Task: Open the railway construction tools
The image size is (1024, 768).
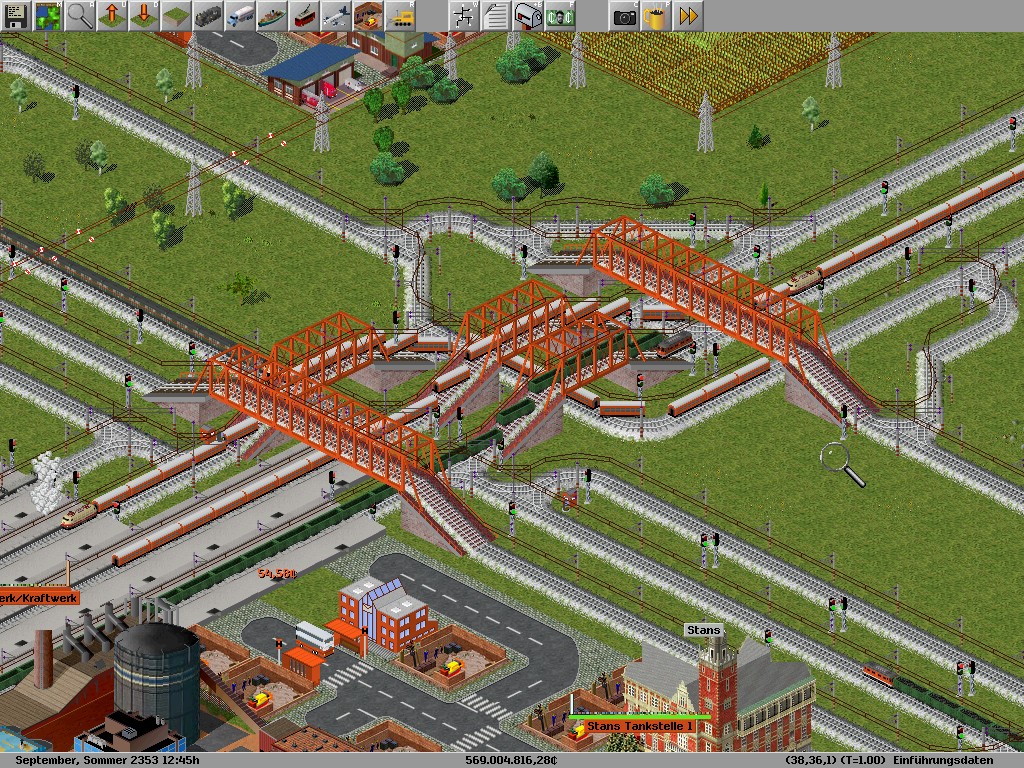Action: pyautogui.click(x=208, y=16)
